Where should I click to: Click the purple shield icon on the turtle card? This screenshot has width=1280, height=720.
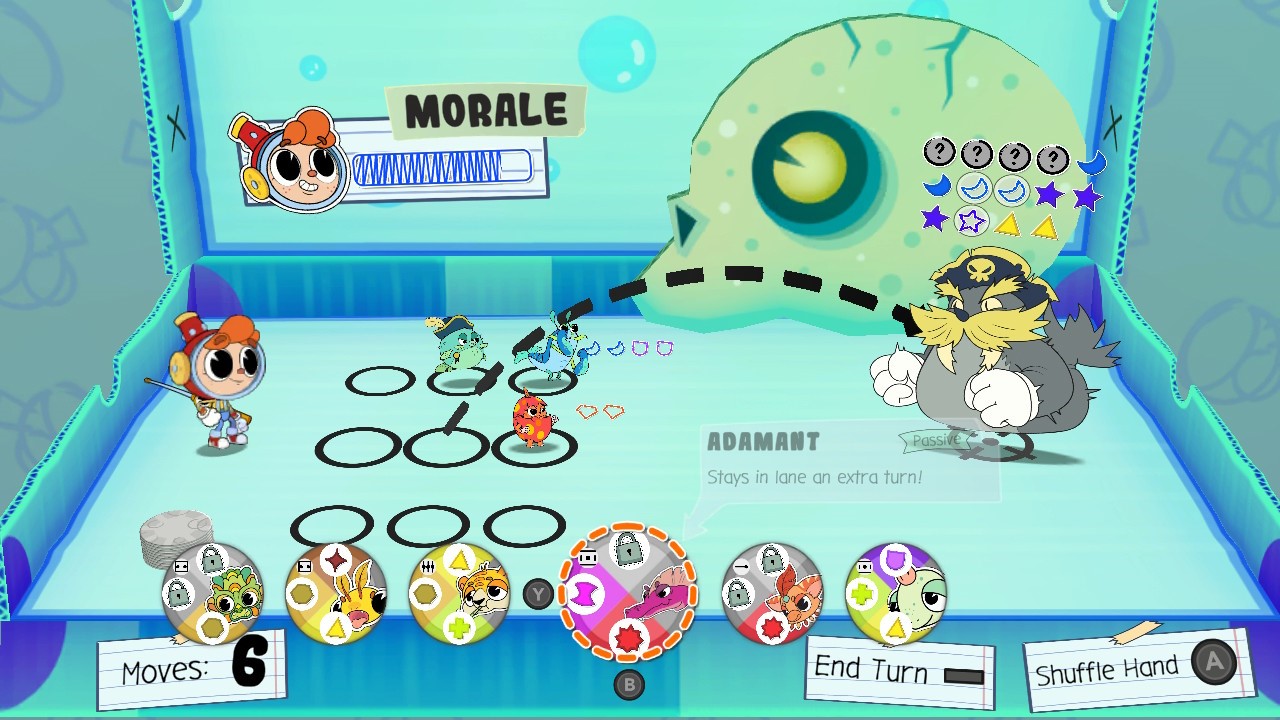click(896, 558)
